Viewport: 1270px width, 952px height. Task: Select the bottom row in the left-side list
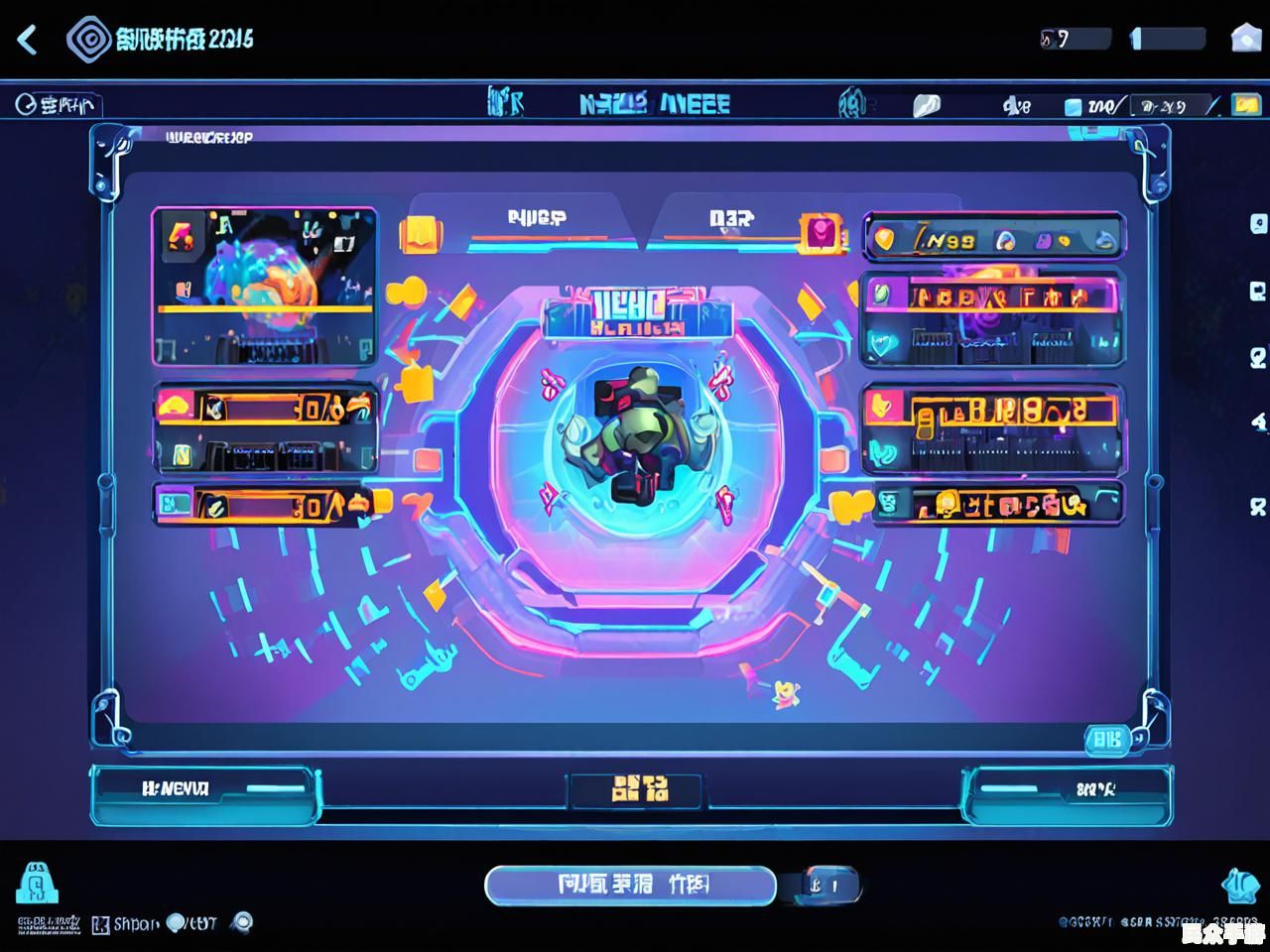tap(264, 505)
